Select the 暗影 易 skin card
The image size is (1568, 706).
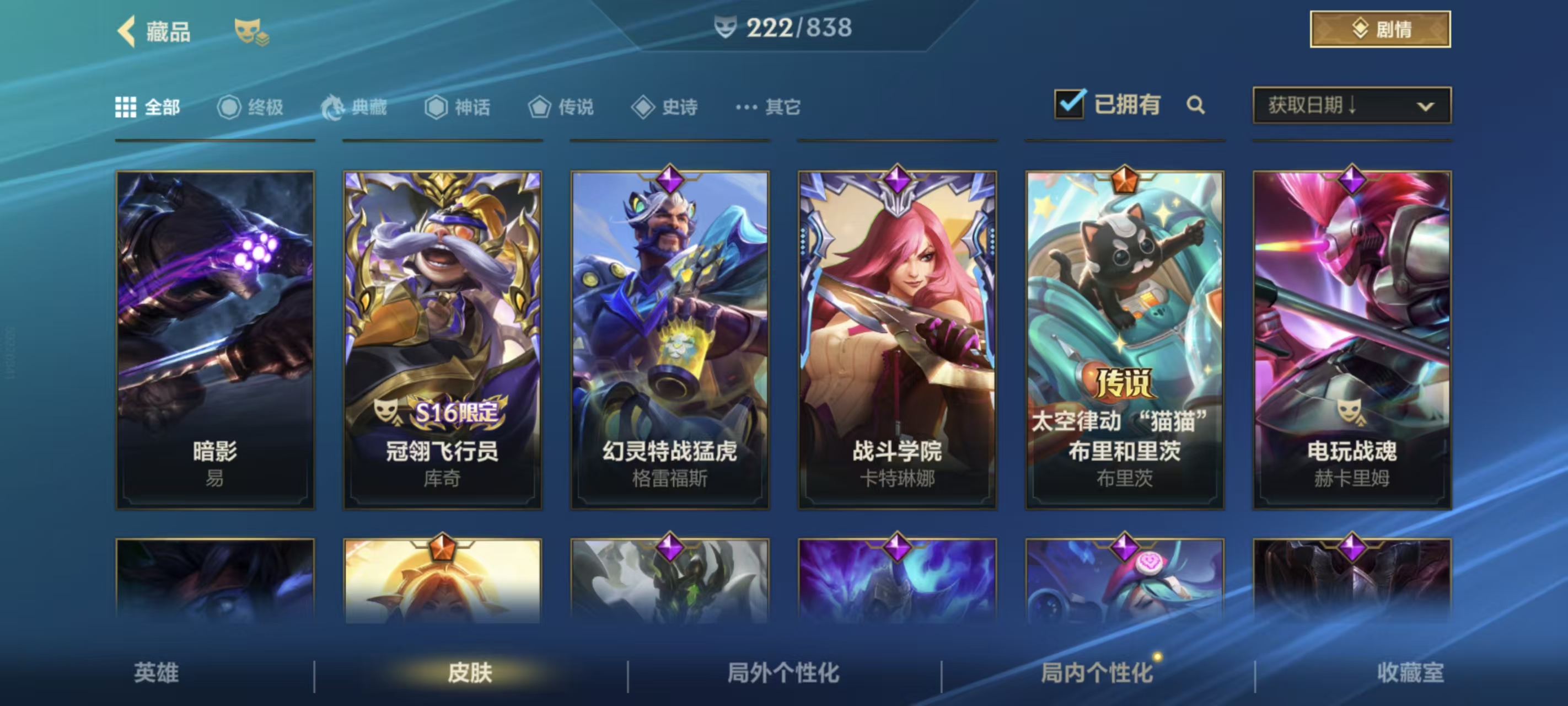(215, 339)
